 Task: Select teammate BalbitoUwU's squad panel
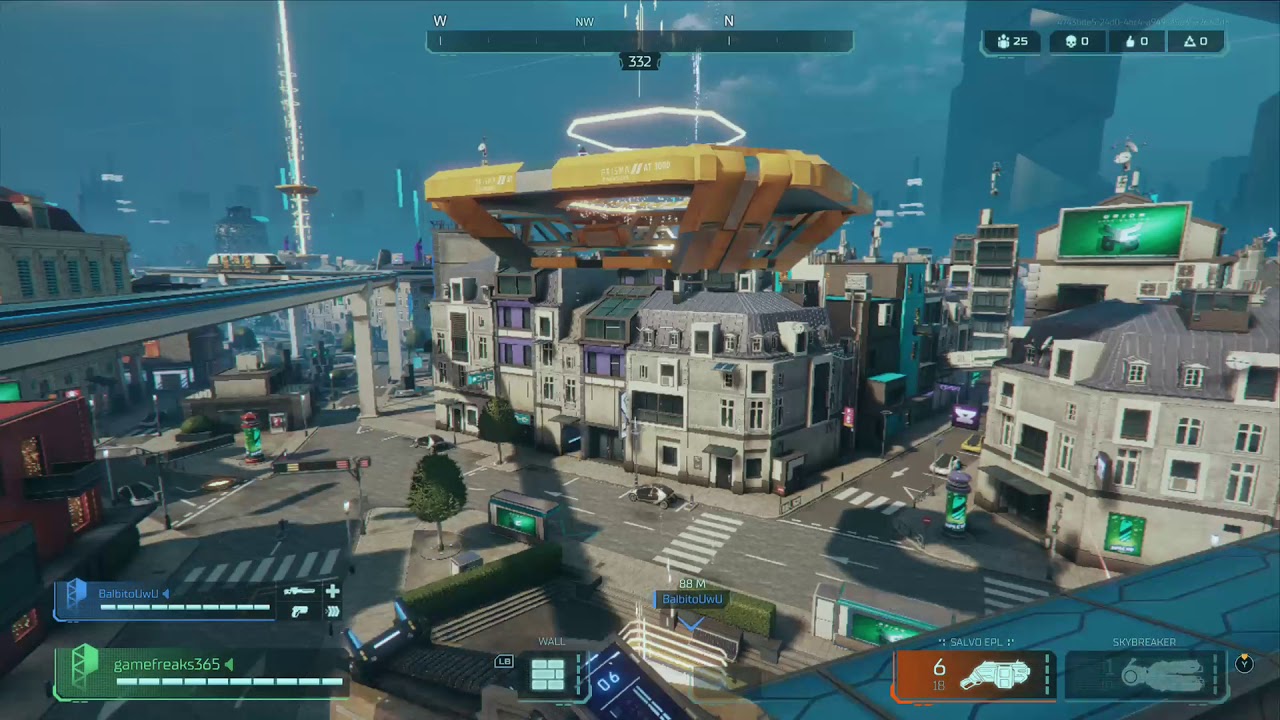[x=196, y=601]
